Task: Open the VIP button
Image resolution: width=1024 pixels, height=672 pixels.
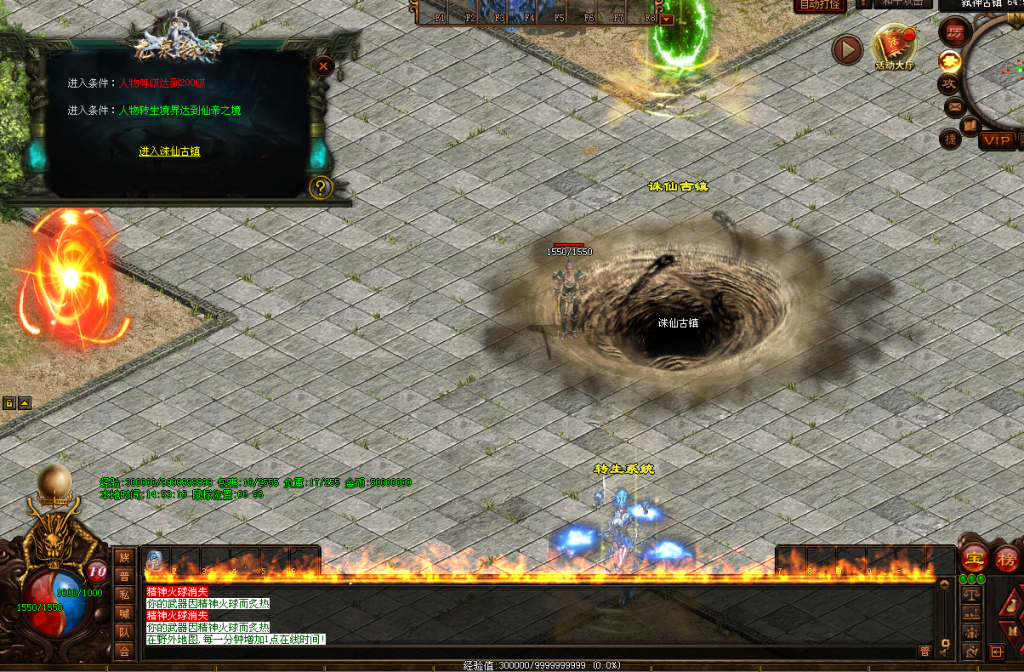Action: click(x=996, y=140)
